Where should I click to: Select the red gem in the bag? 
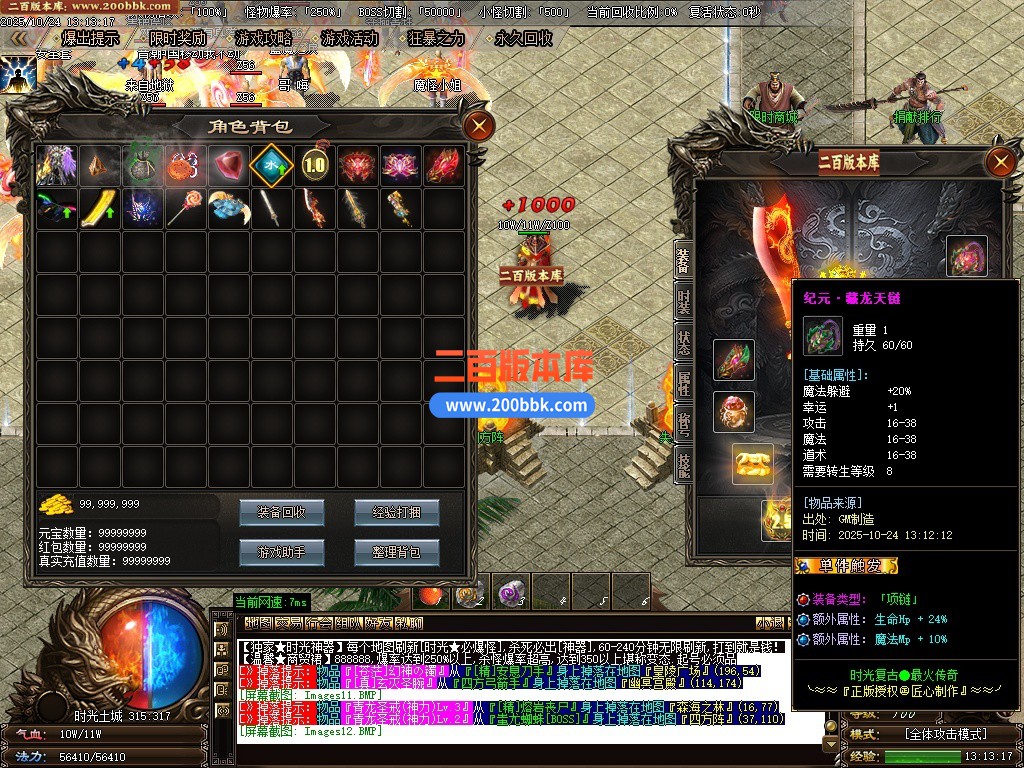click(228, 165)
